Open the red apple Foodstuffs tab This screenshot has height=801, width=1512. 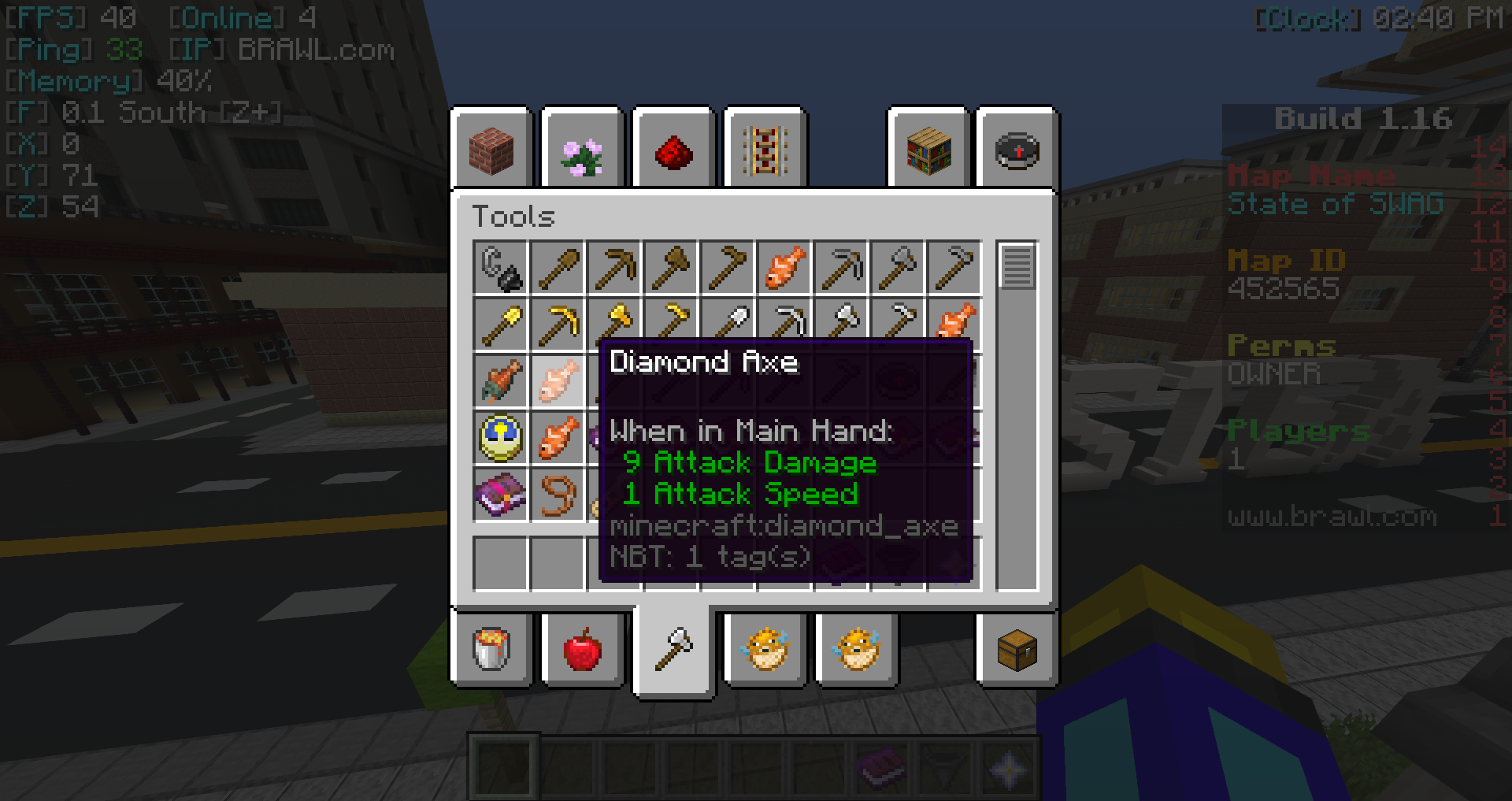[x=583, y=650]
